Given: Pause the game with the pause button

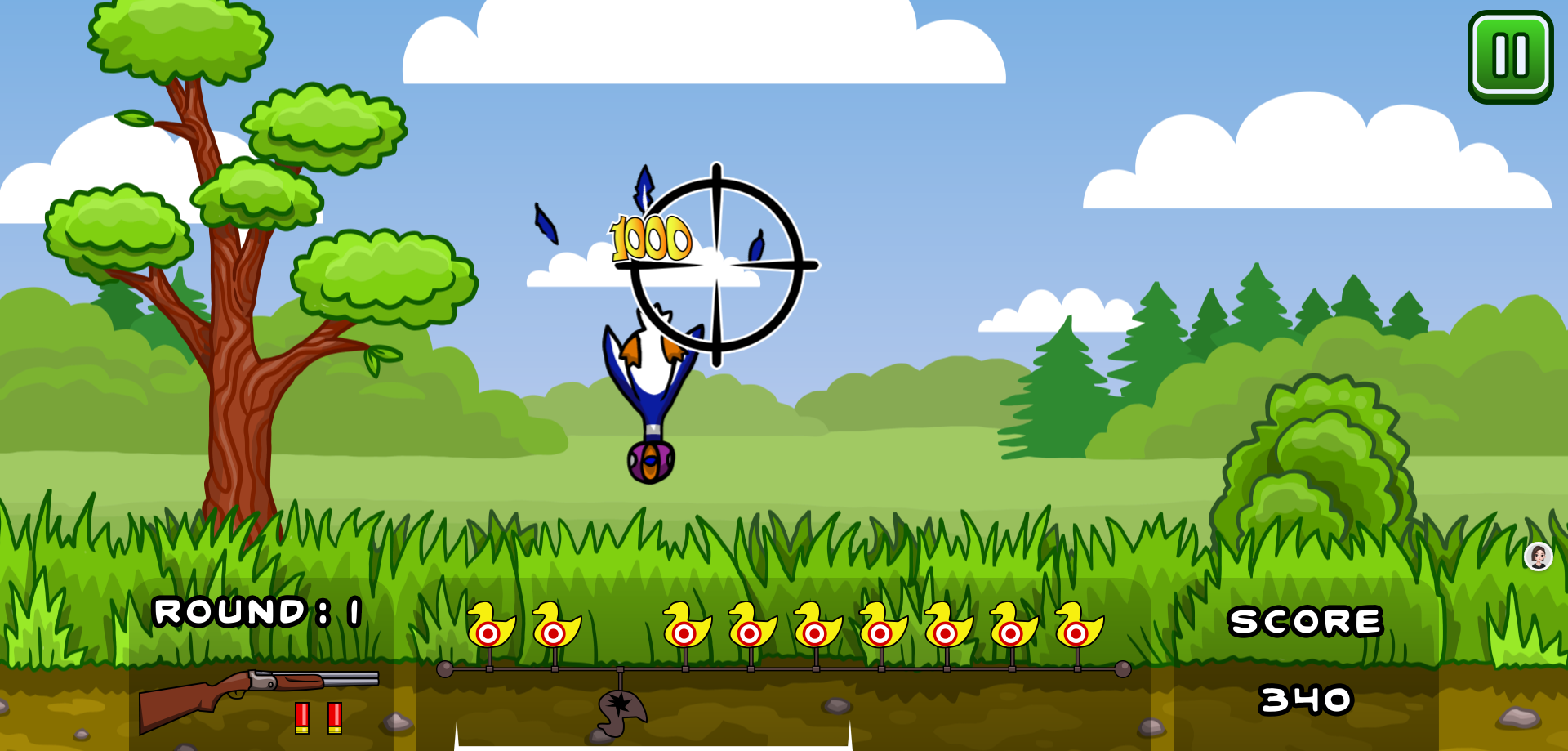Looking at the screenshot, I should click(1508, 58).
